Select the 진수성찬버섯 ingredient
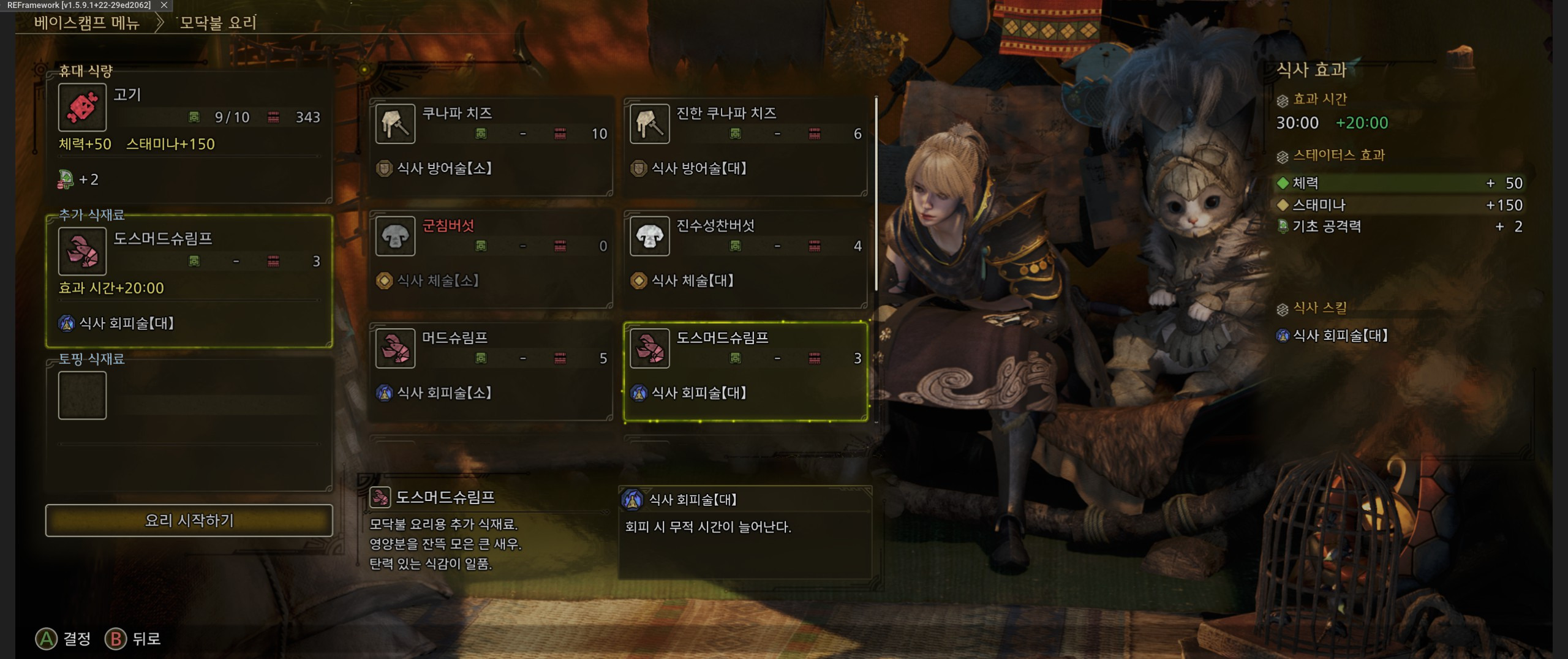1568x659 pixels. pos(745,258)
